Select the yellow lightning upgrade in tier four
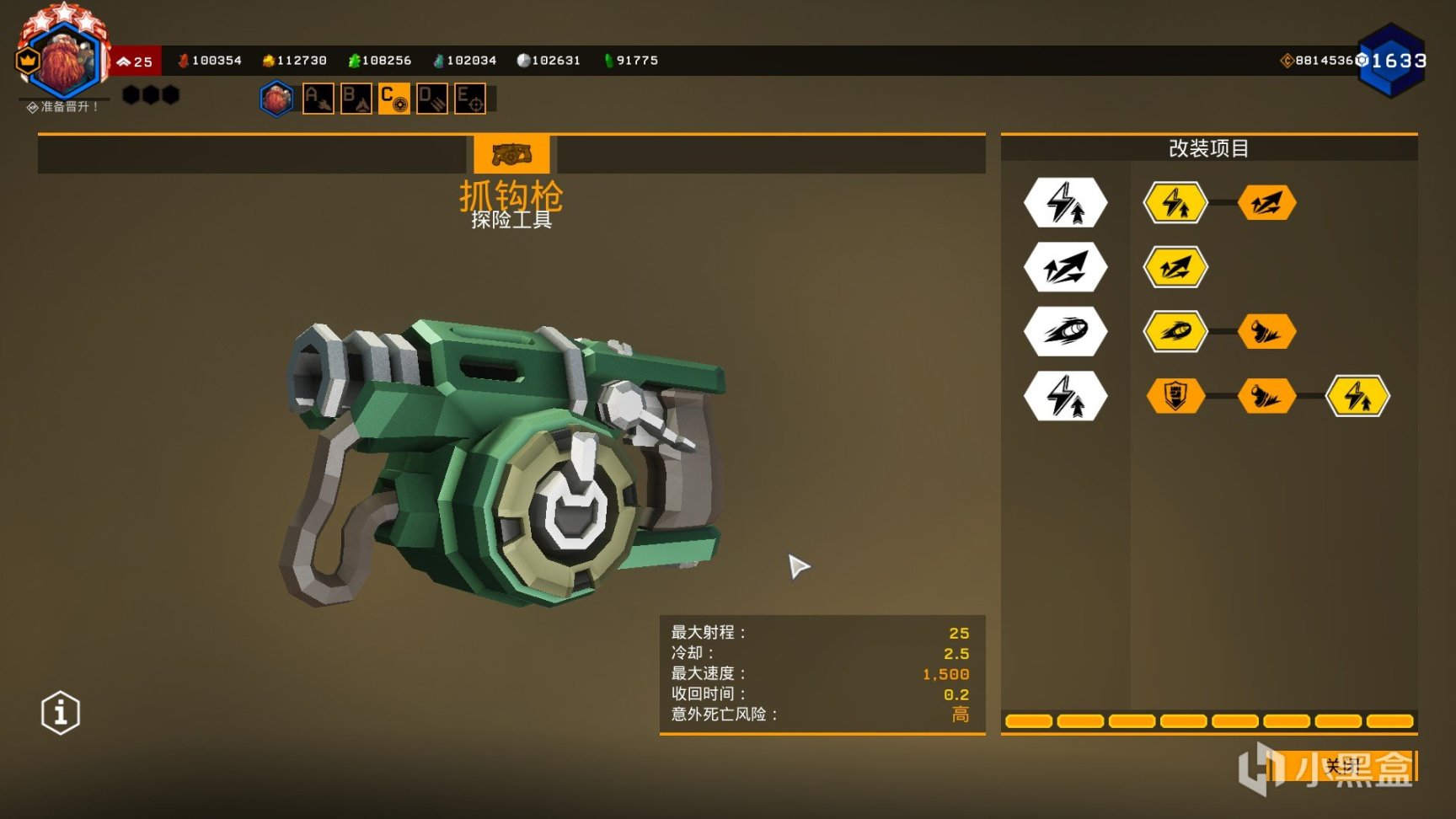Image resolution: width=1456 pixels, height=819 pixels. [x=1357, y=396]
